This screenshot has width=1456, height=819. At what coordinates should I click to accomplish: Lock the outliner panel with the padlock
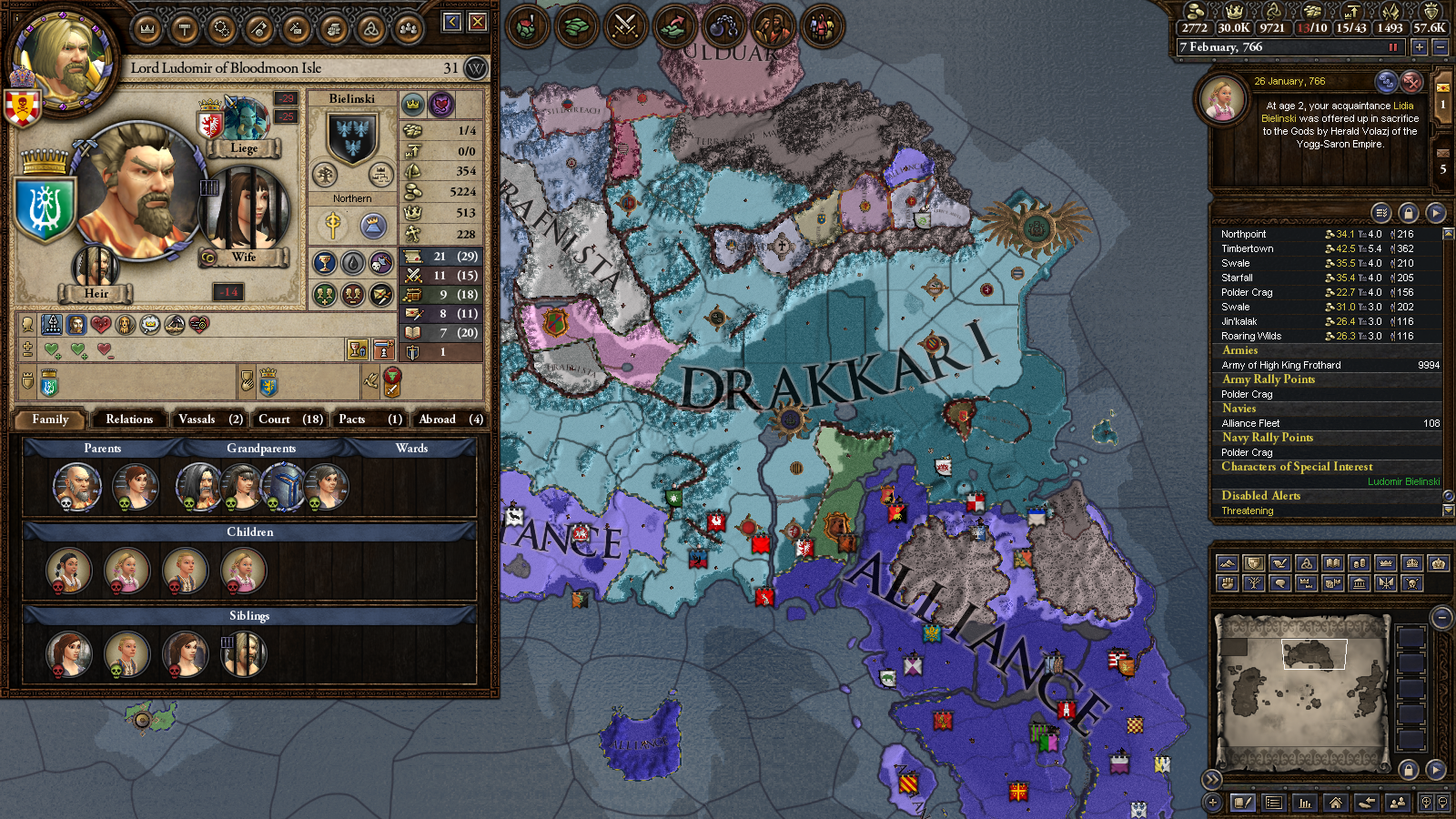[1409, 212]
